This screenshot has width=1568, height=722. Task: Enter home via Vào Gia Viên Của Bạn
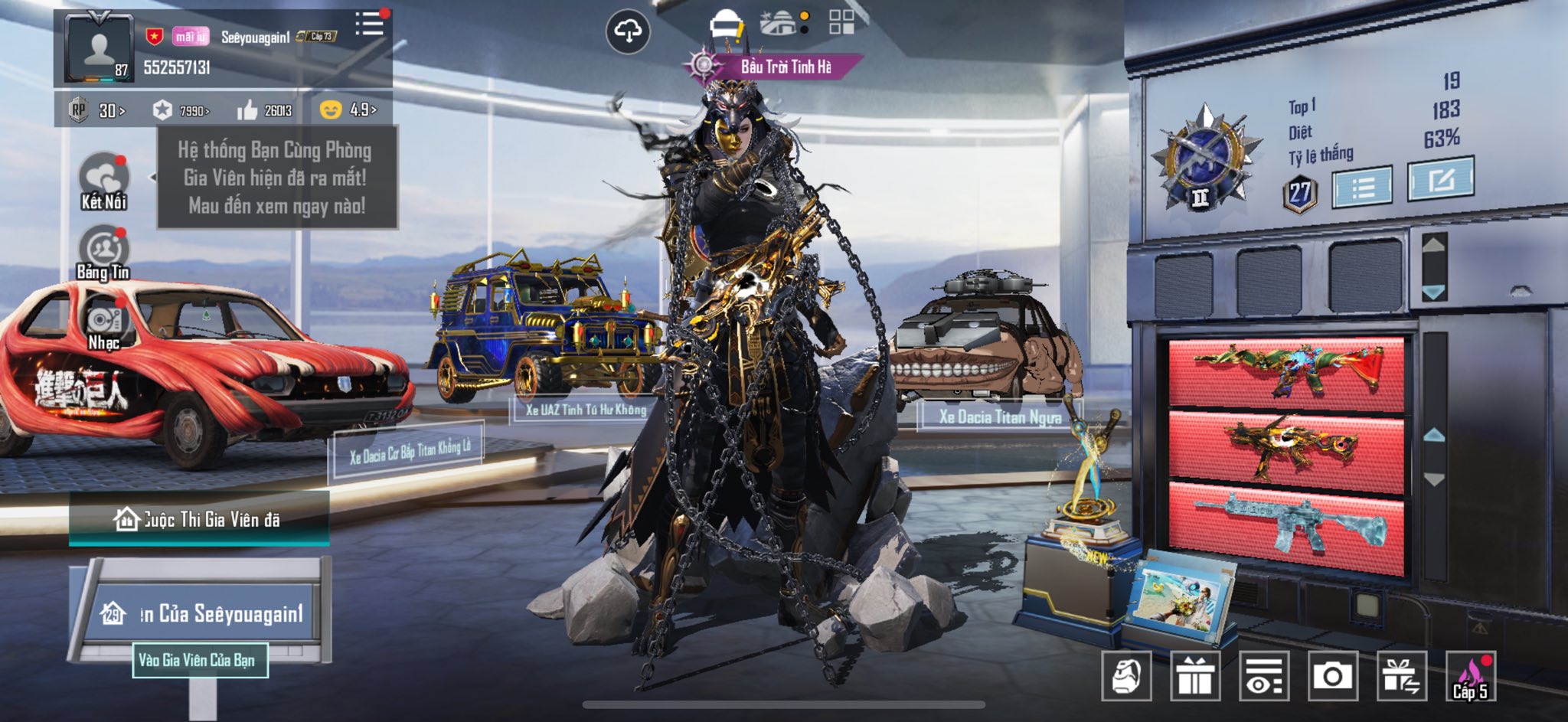(200, 660)
